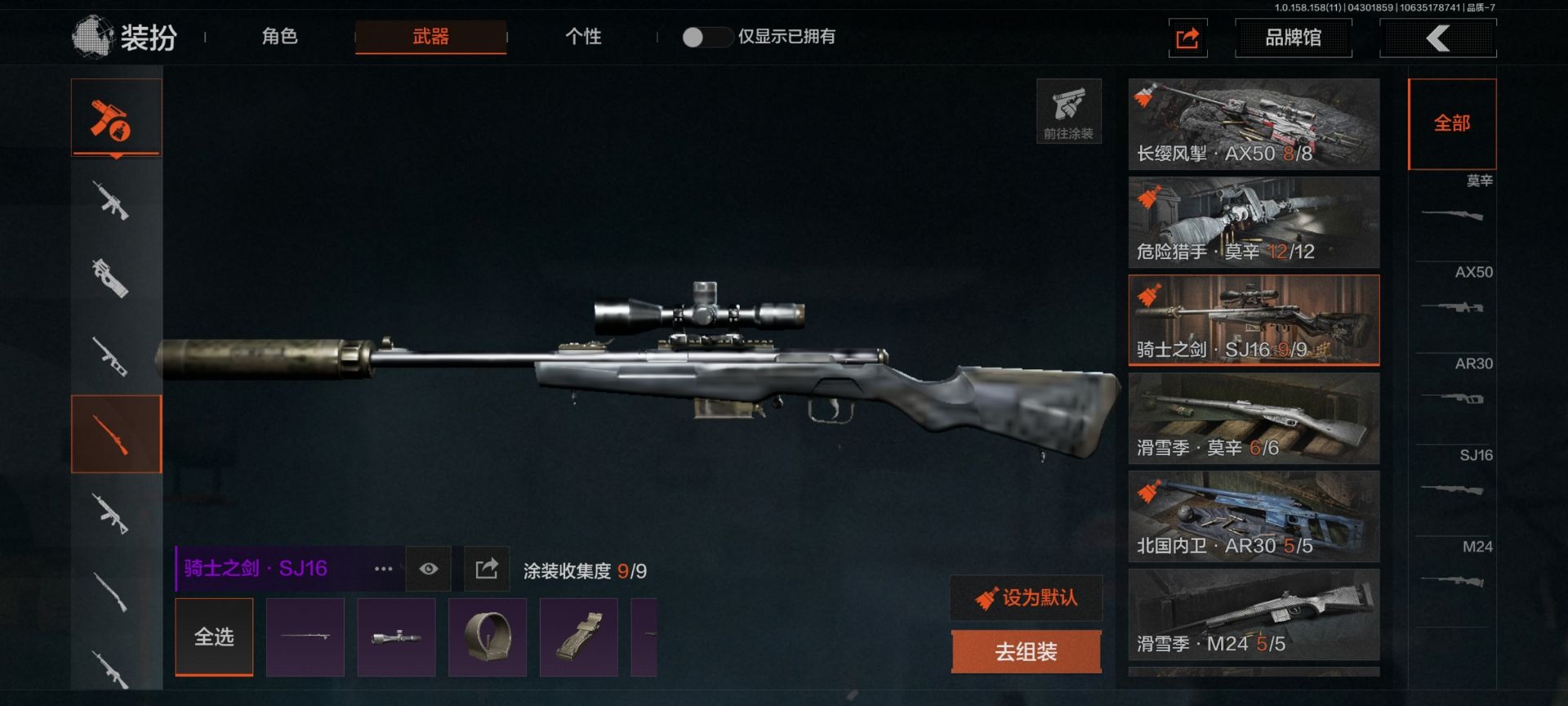The height and width of the screenshot is (706, 1568).
Task: Select 北国内卫 · AR30 skin set
Action: 1254,516
